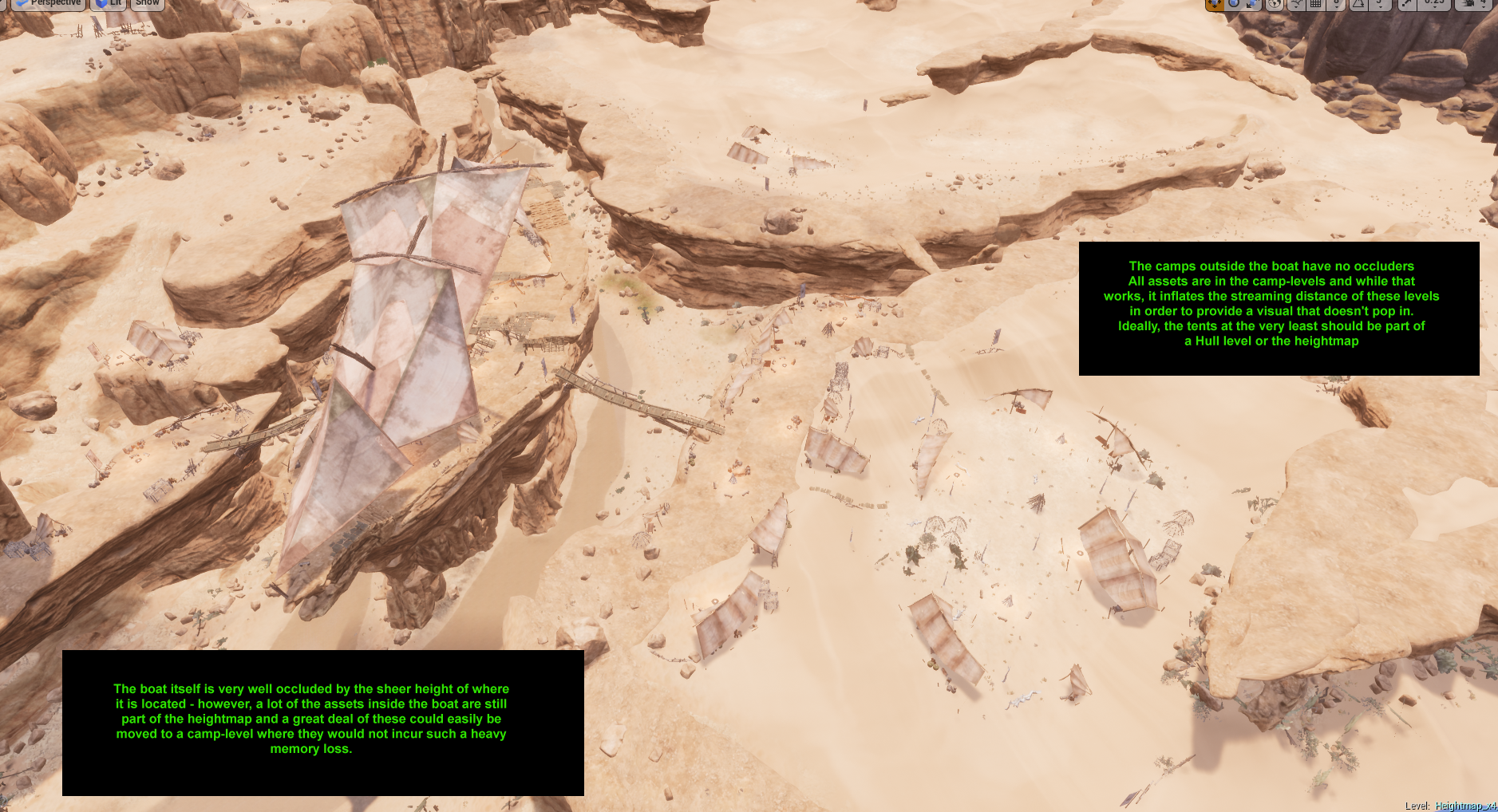Open the Show flags menu

point(147,4)
